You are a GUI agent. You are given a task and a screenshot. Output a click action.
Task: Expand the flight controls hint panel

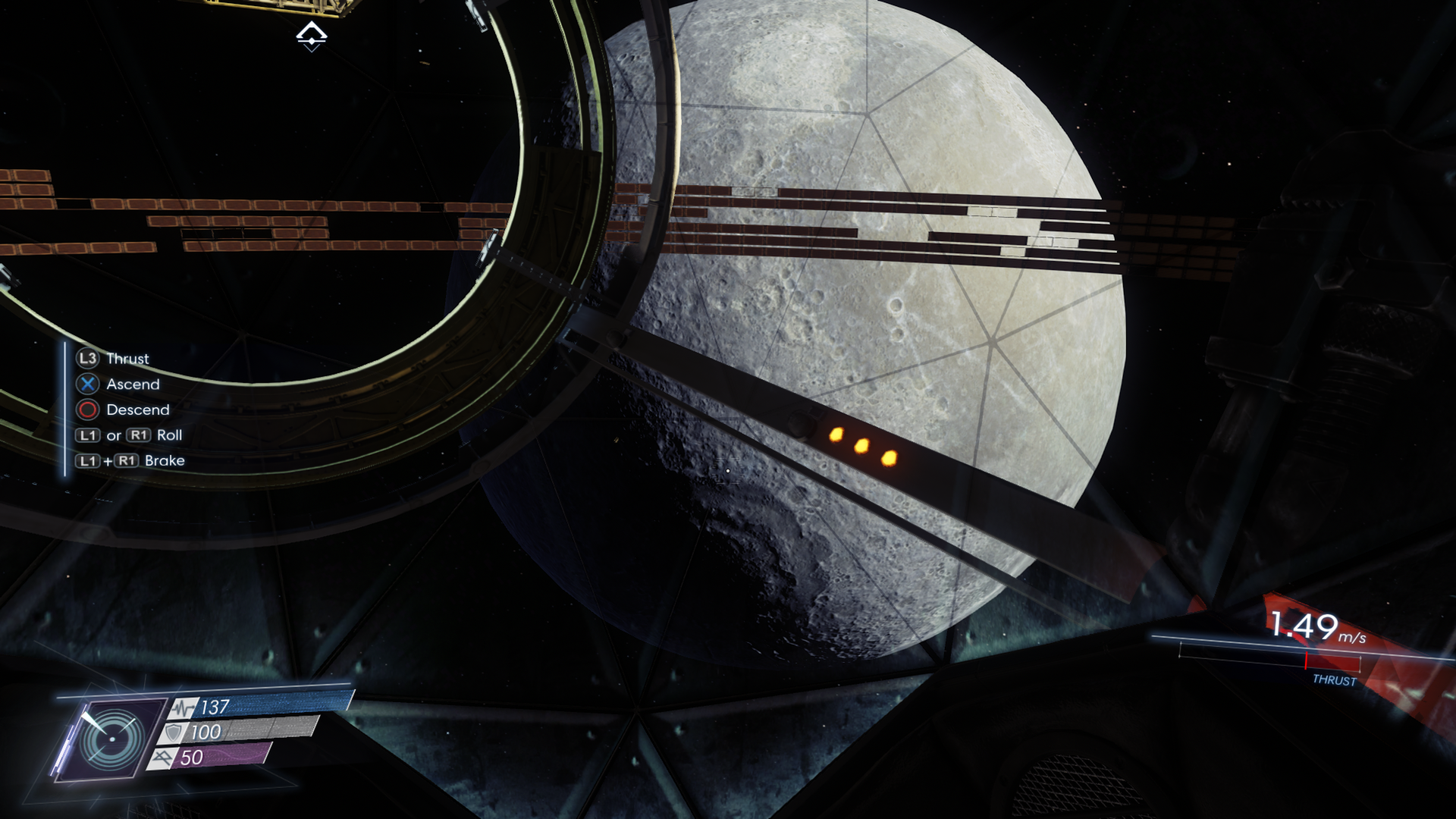pos(129,409)
